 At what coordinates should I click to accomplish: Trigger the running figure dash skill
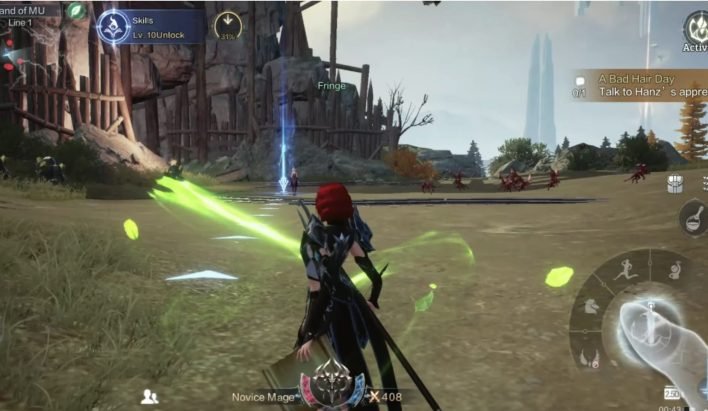(627, 268)
